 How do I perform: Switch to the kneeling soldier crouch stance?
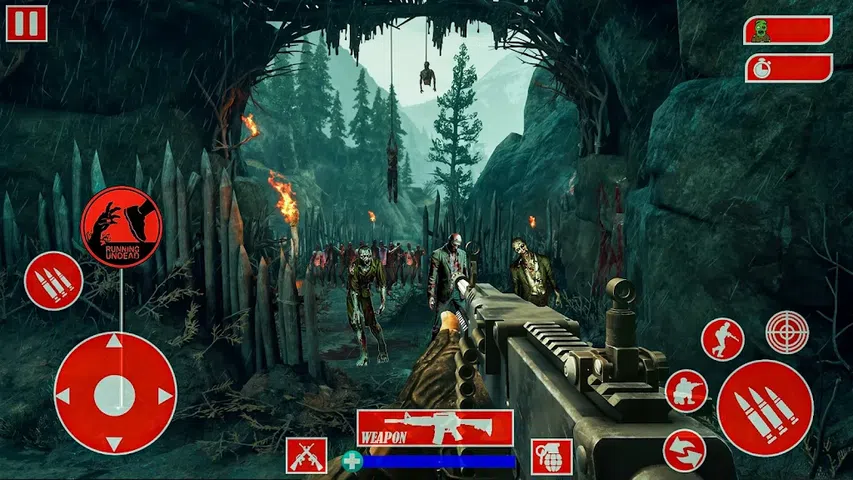686,391
